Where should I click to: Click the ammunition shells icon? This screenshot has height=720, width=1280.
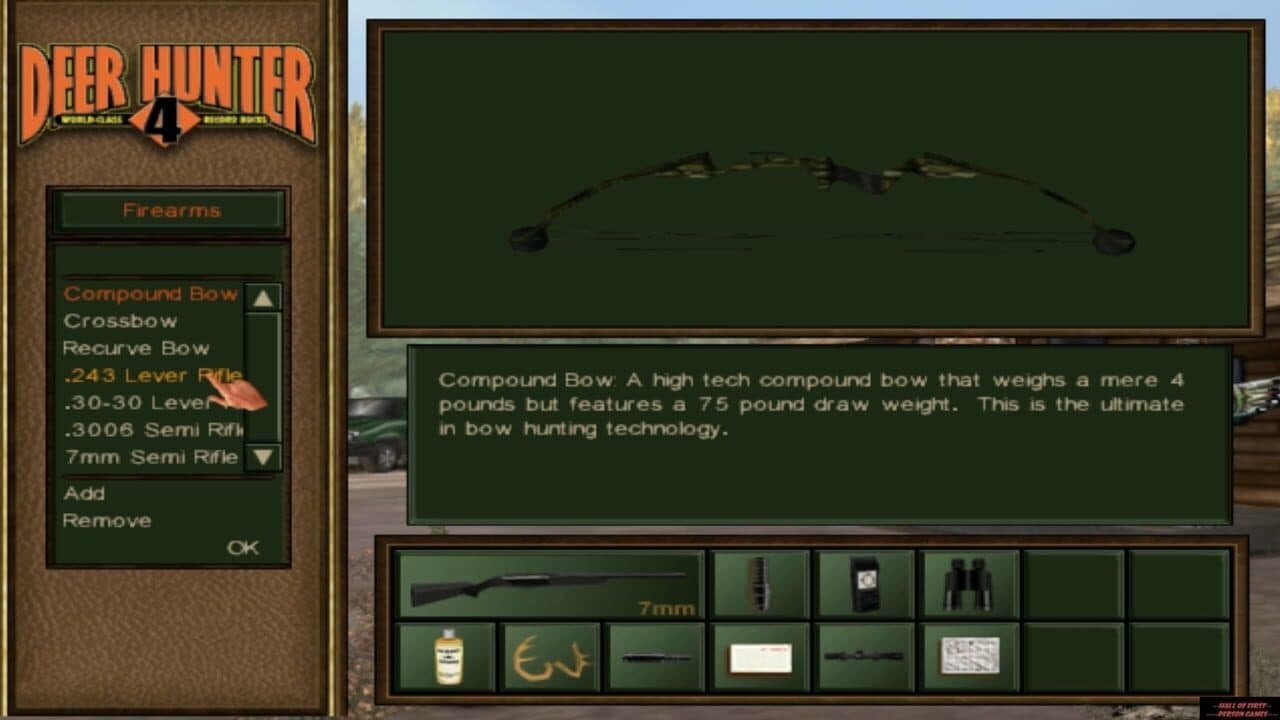[x=761, y=584]
